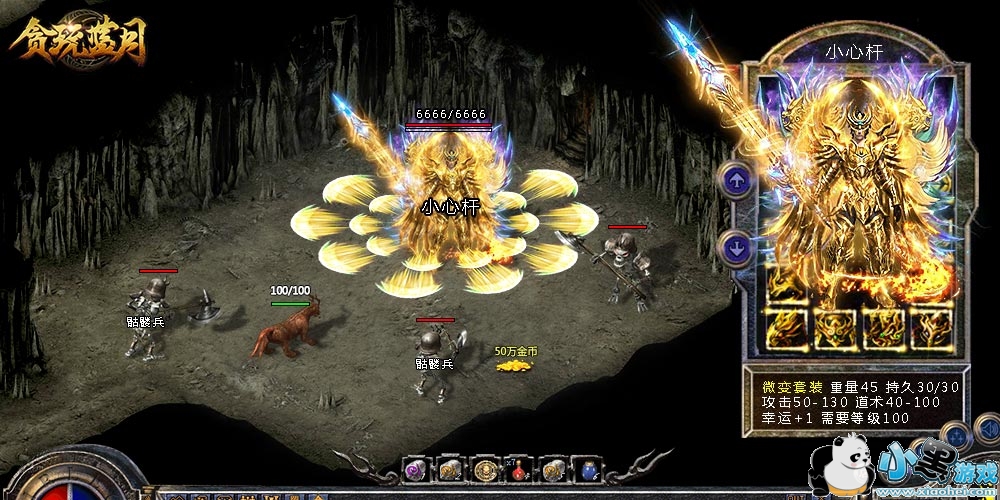The height and width of the screenshot is (500, 1000).
Task: Use the purple swirl scroll in the hotbar
Action: click(x=413, y=469)
